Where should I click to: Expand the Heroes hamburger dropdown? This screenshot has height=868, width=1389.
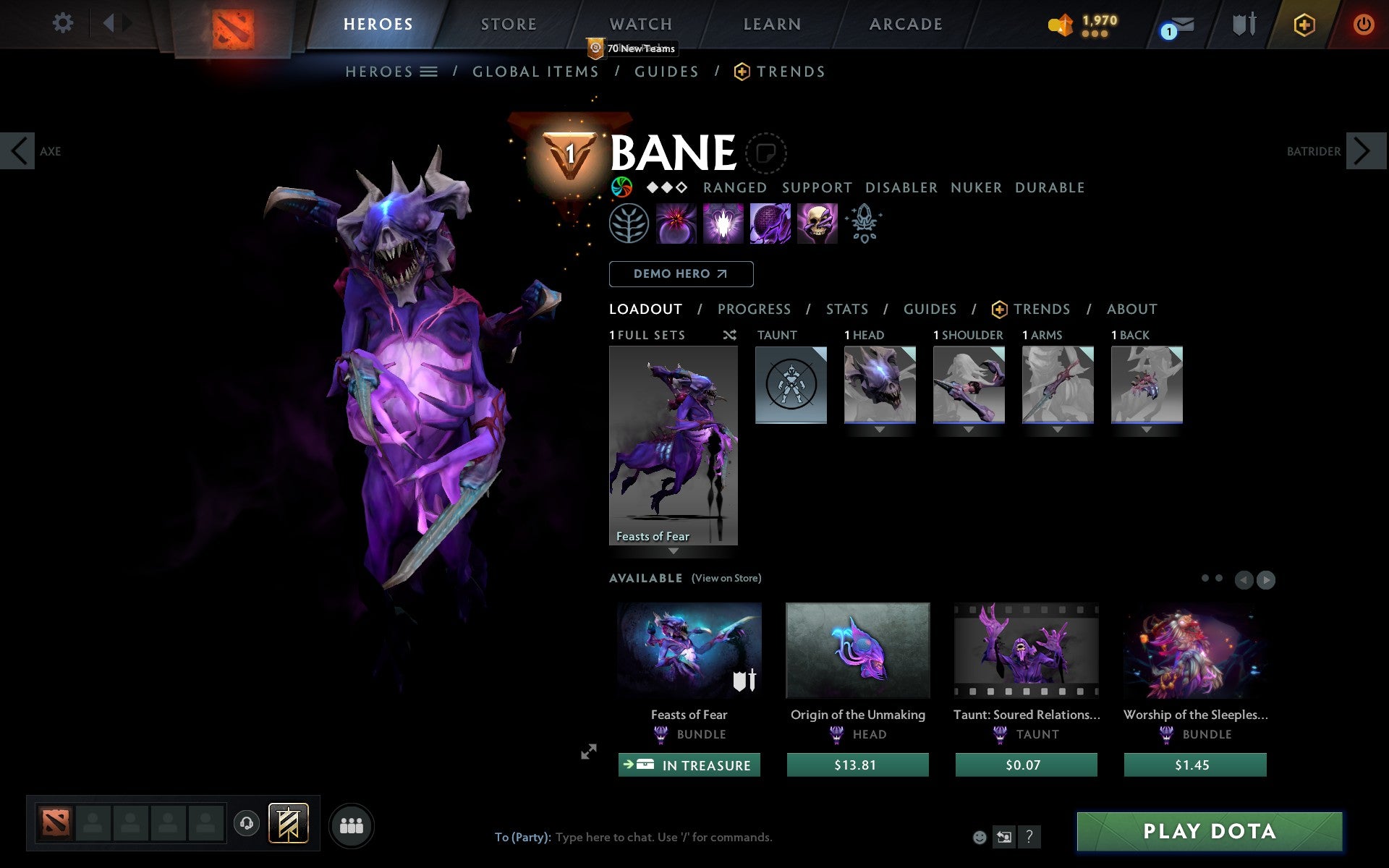click(430, 72)
